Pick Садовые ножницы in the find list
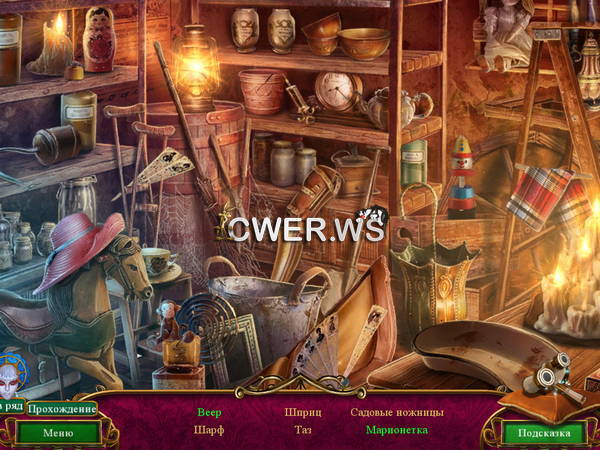Image resolution: width=600 pixels, height=450 pixels. (396, 412)
